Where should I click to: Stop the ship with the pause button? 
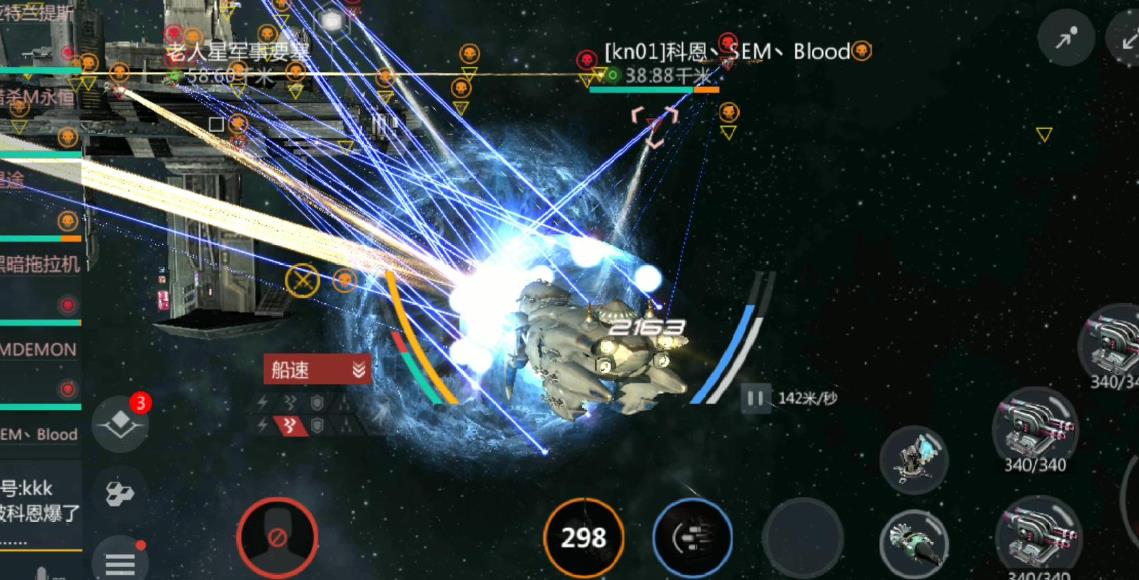pos(756,399)
